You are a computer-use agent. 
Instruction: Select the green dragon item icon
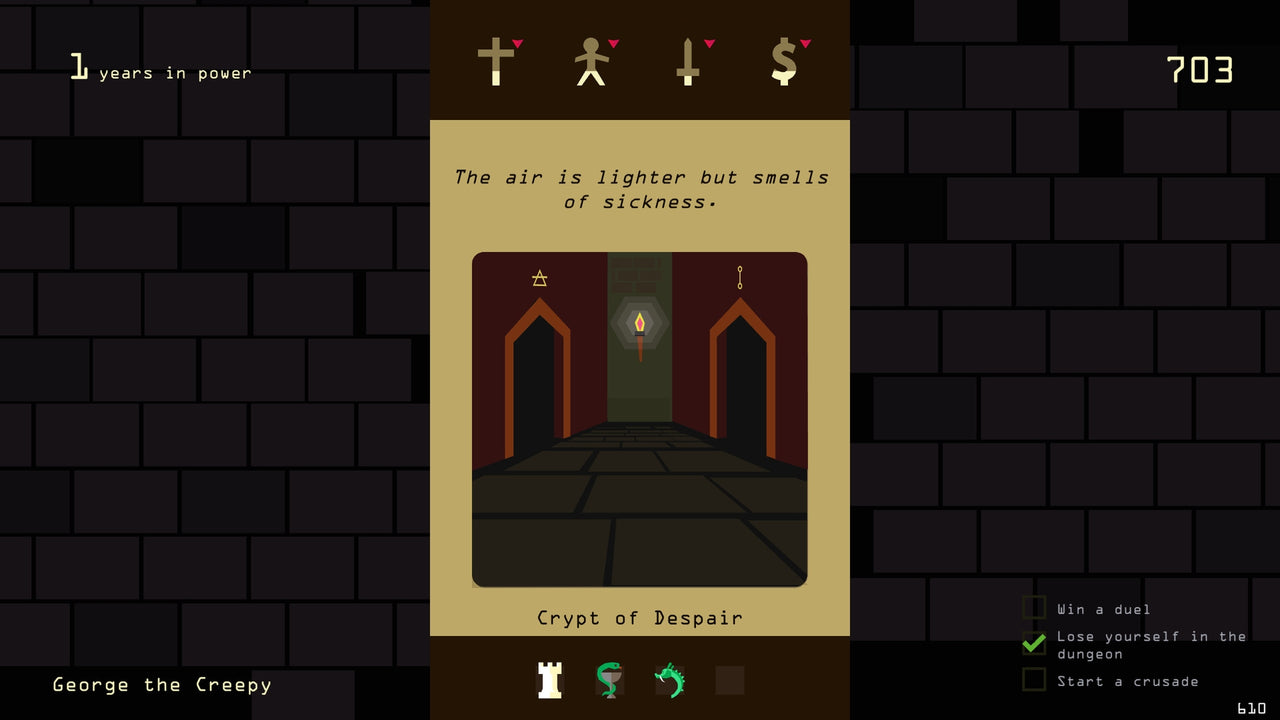(669, 680)
